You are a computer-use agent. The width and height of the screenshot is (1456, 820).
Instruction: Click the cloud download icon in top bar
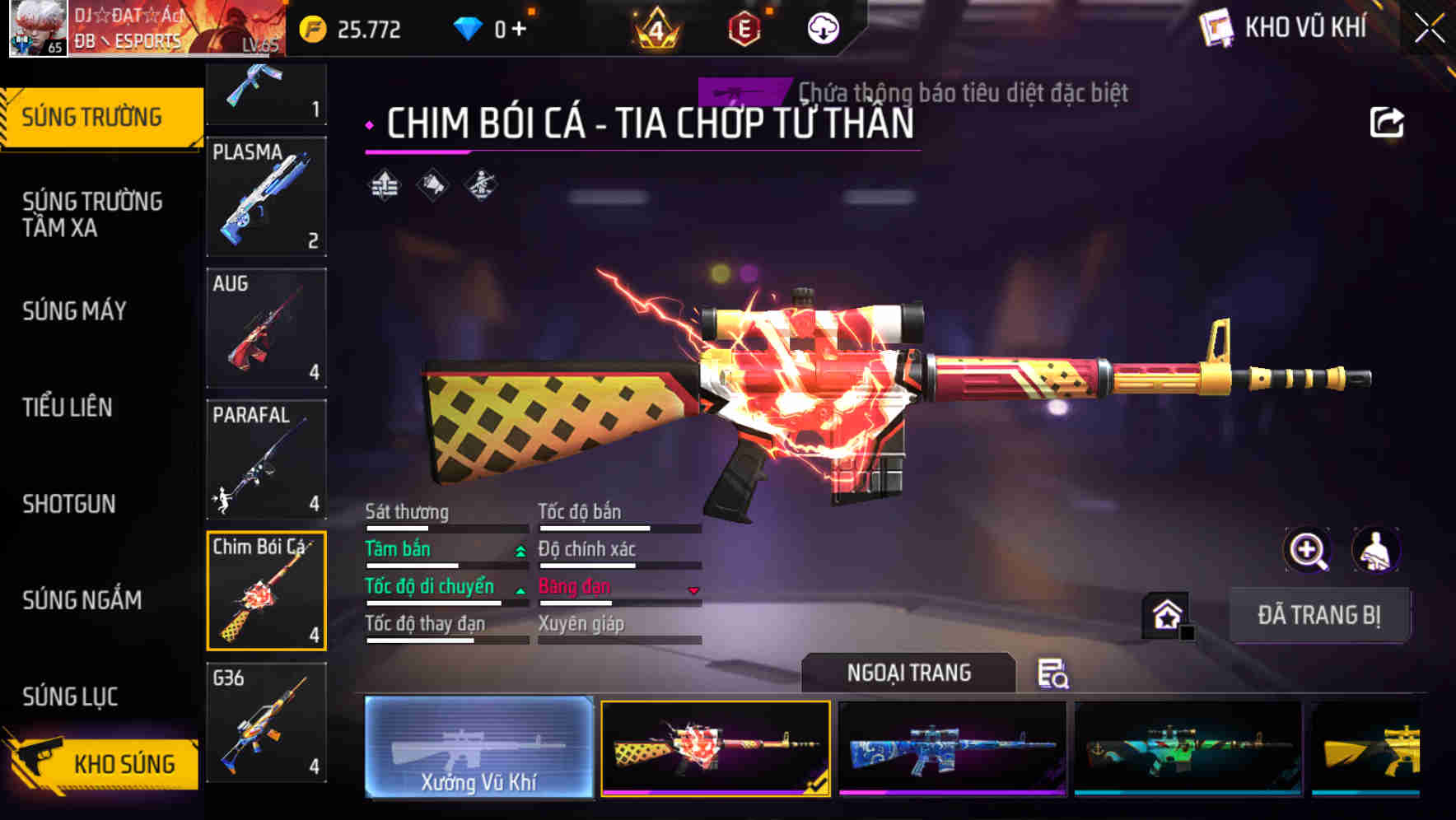tap(823, 29)
